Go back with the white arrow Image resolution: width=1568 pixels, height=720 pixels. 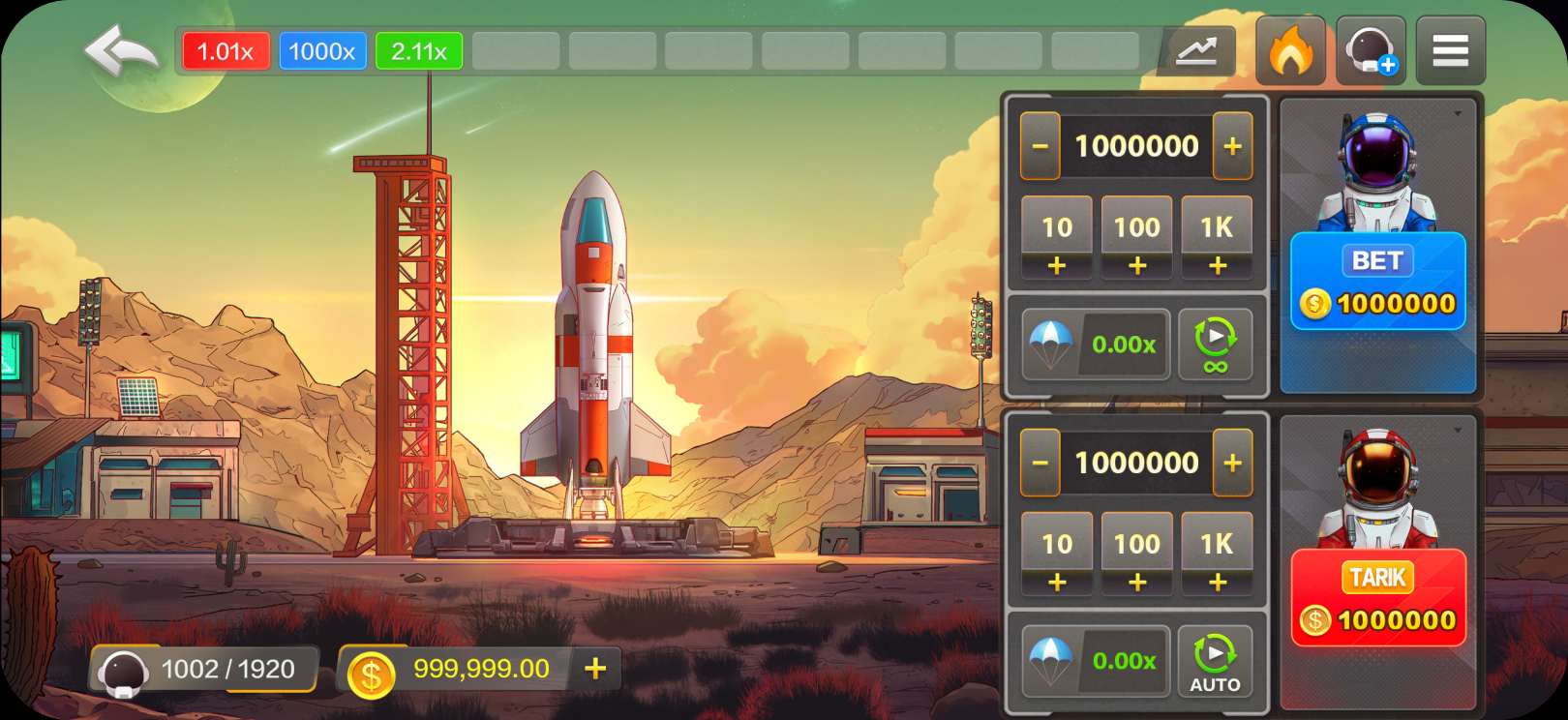[x=121, y=51]
